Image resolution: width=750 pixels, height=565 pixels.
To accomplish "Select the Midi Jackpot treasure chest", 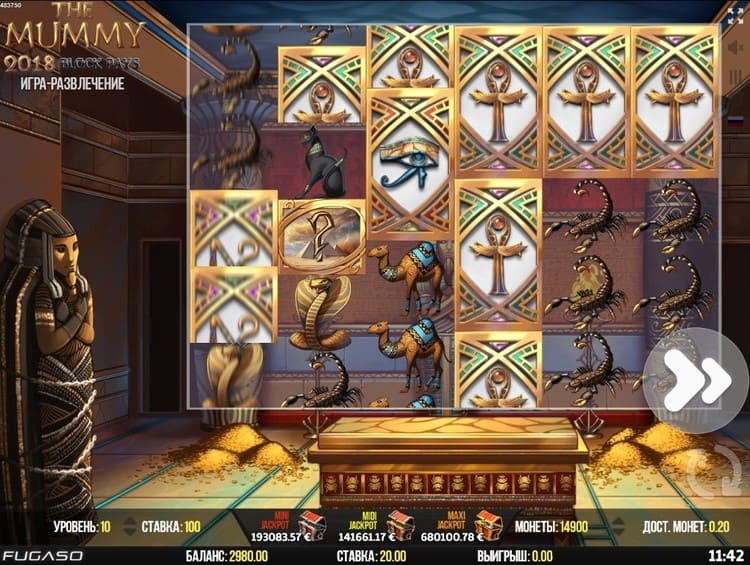I will click(400, 525).
